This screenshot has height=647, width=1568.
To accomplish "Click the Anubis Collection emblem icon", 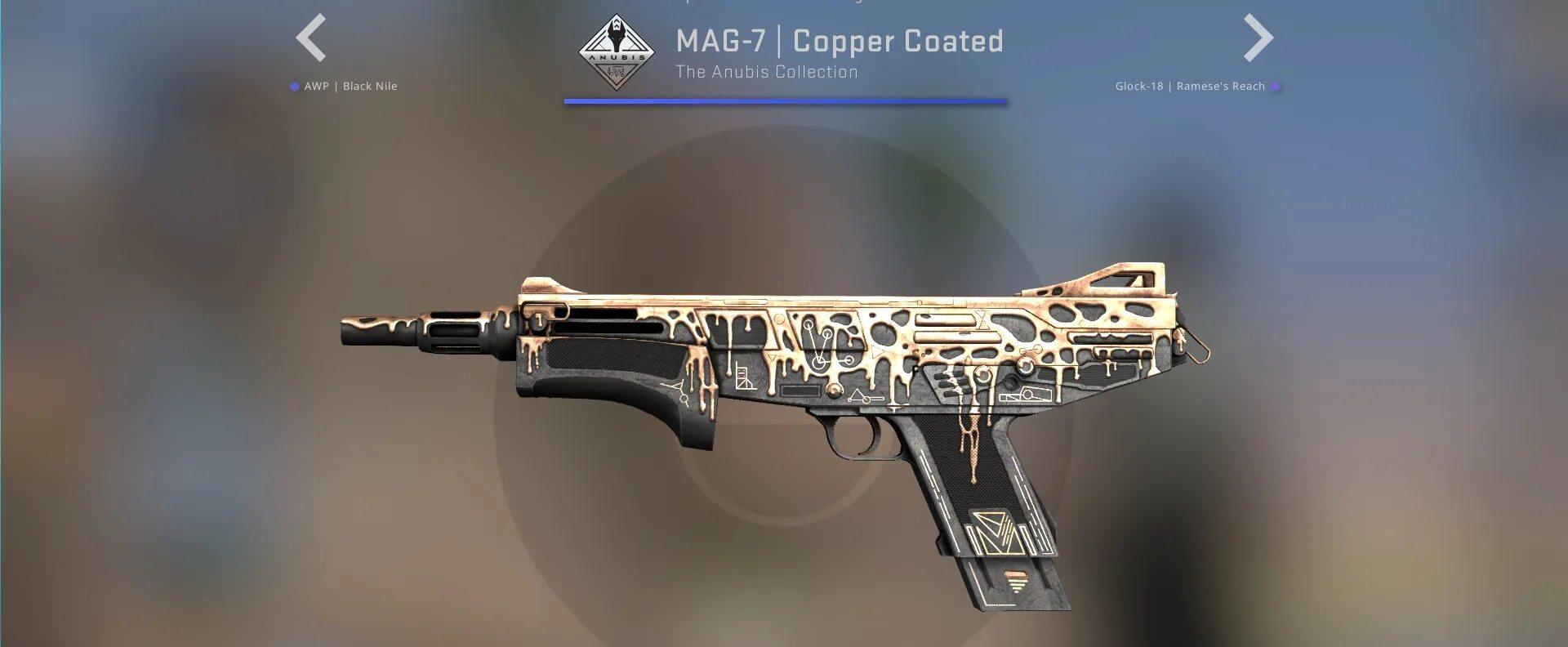I will pyautogui.click(x=617, y=52).
